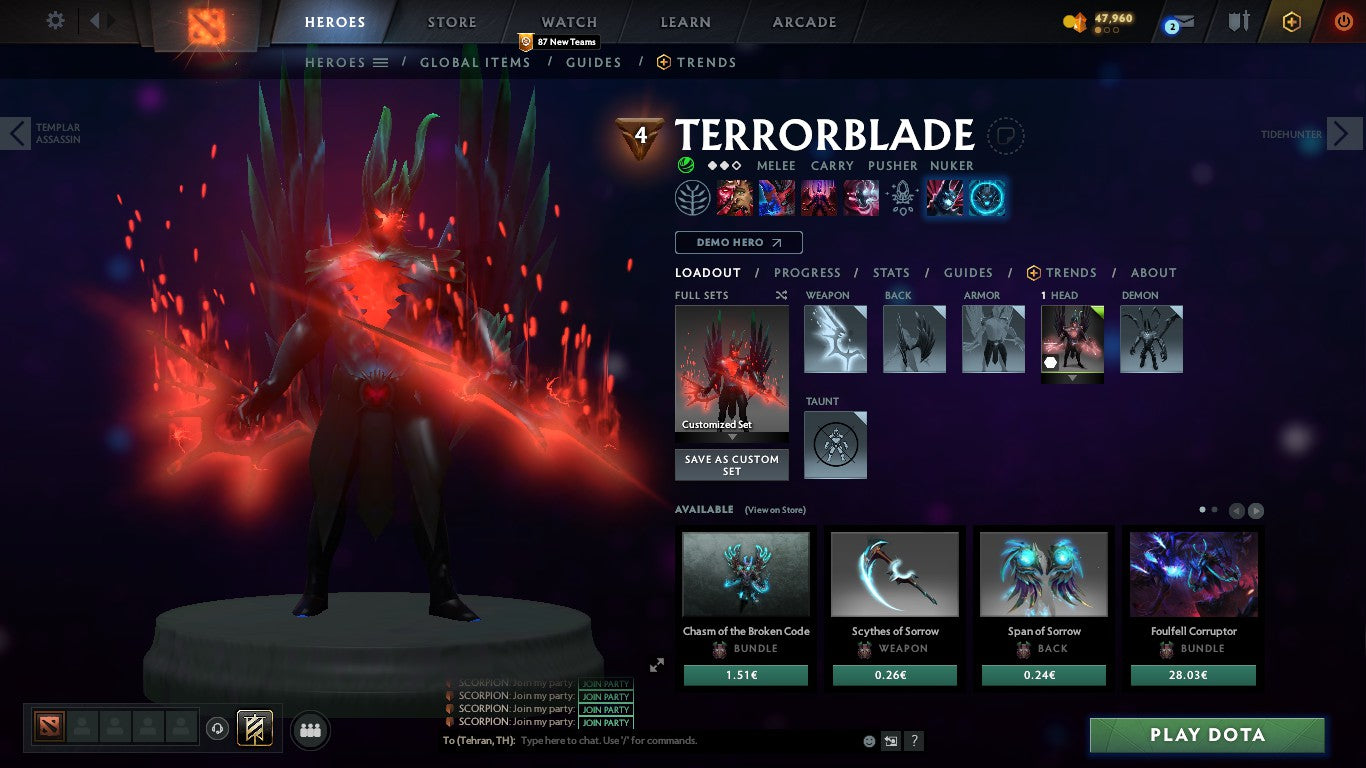Open the ARCADE menu

[x=803, y=21]
